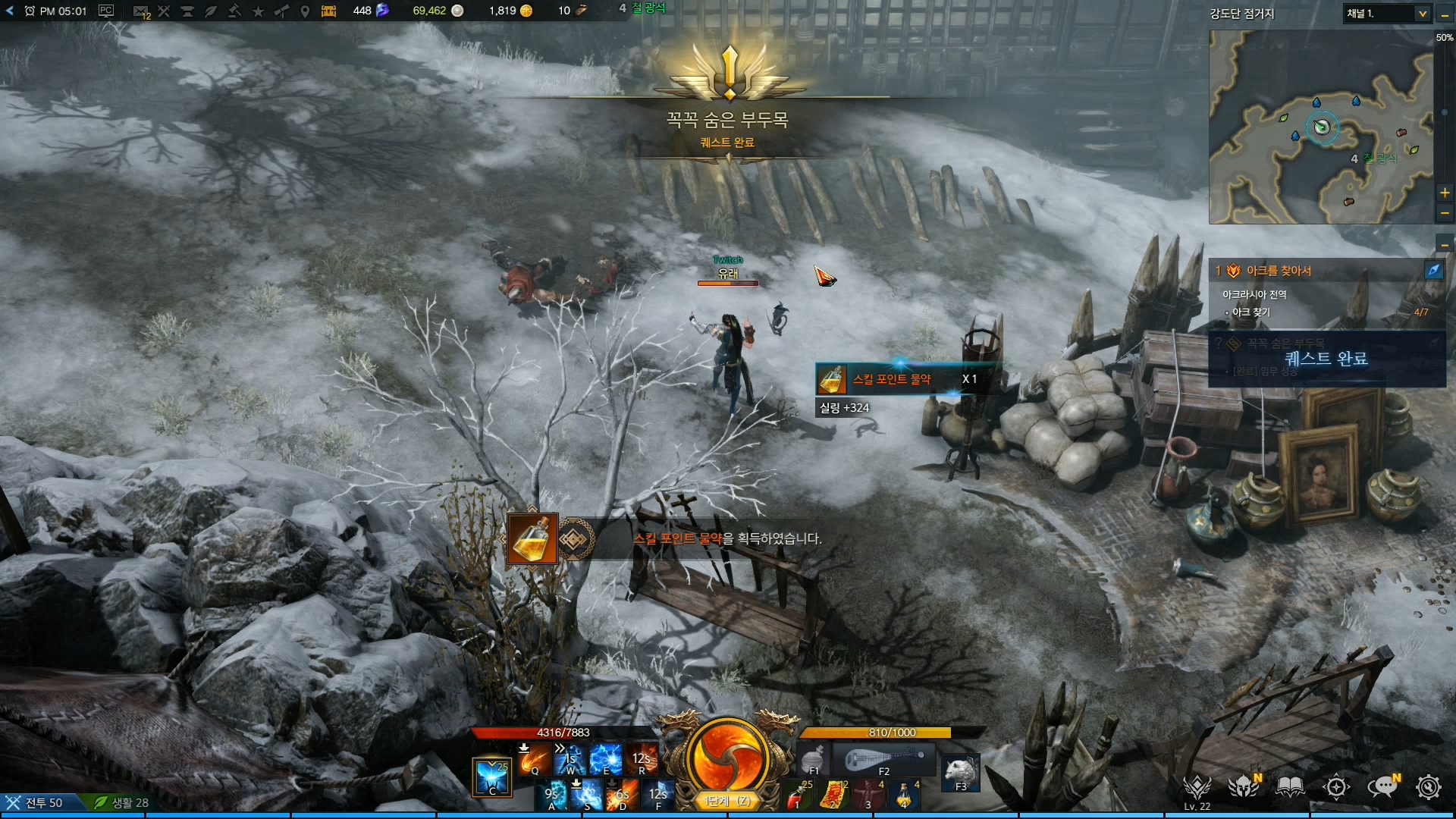Open the mail envelope icon
Screen dimensions: 1456x819
click(140, 11)
